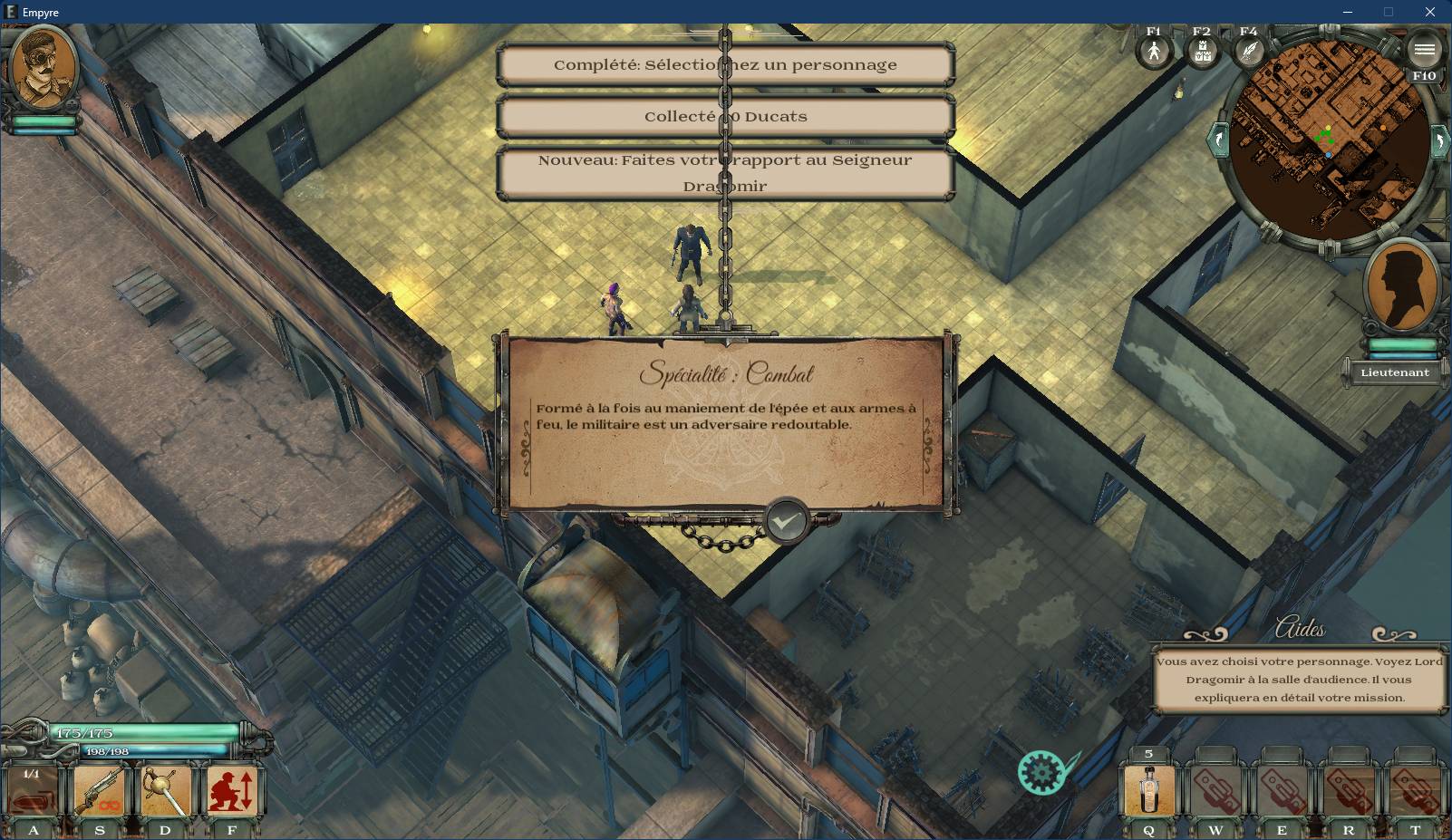Image resolution: width=1452 pixels, height=840 pixels.
Task: Select the bullet ammo slot showing 1/1
Action: (x=33, y=792)
